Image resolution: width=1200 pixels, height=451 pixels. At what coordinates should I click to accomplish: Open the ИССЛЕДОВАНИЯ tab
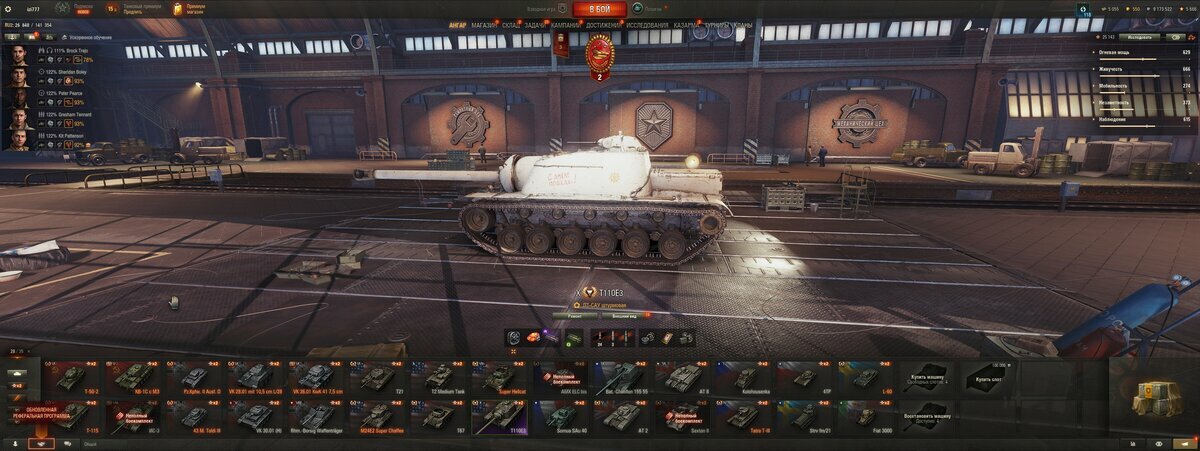[x=648, y=26]
